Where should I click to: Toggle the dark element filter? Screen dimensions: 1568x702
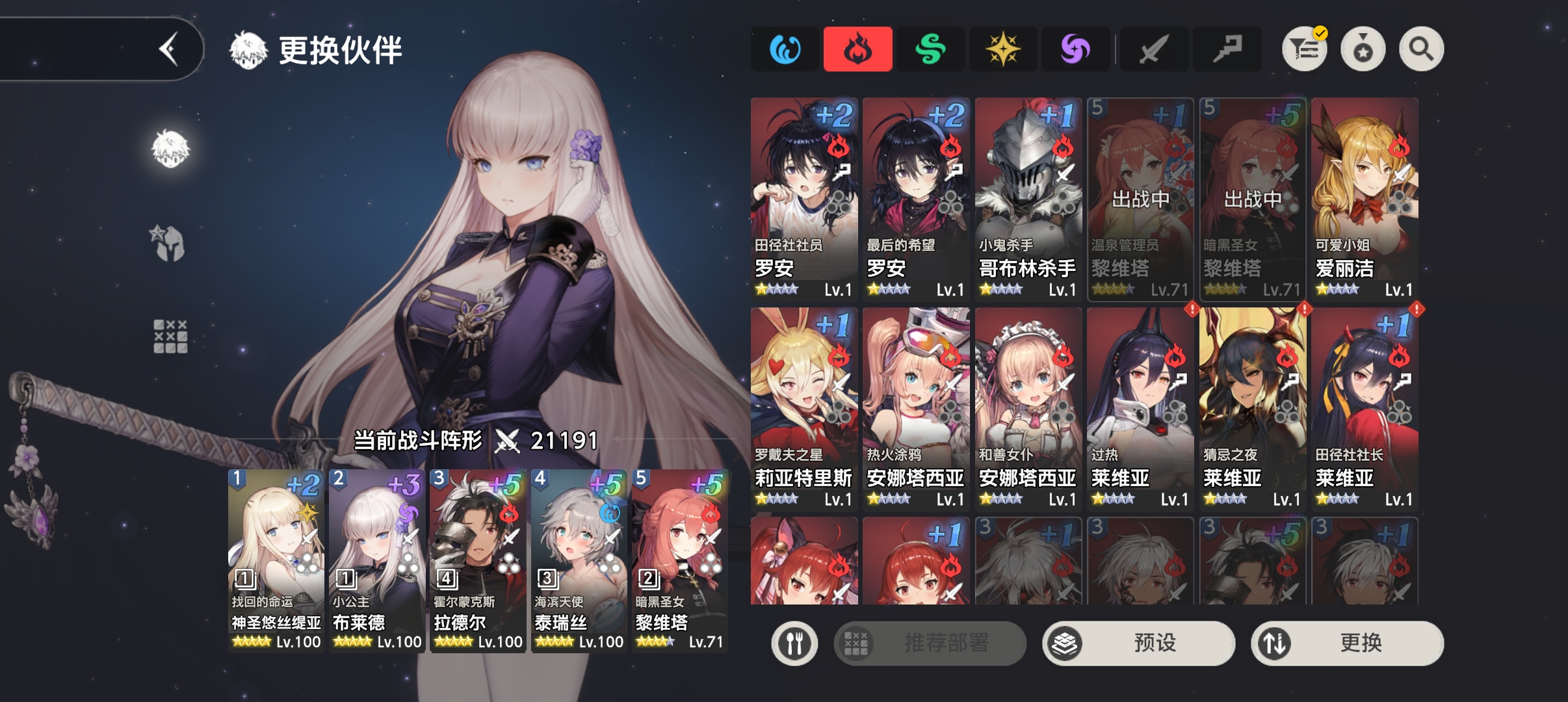1076,49
